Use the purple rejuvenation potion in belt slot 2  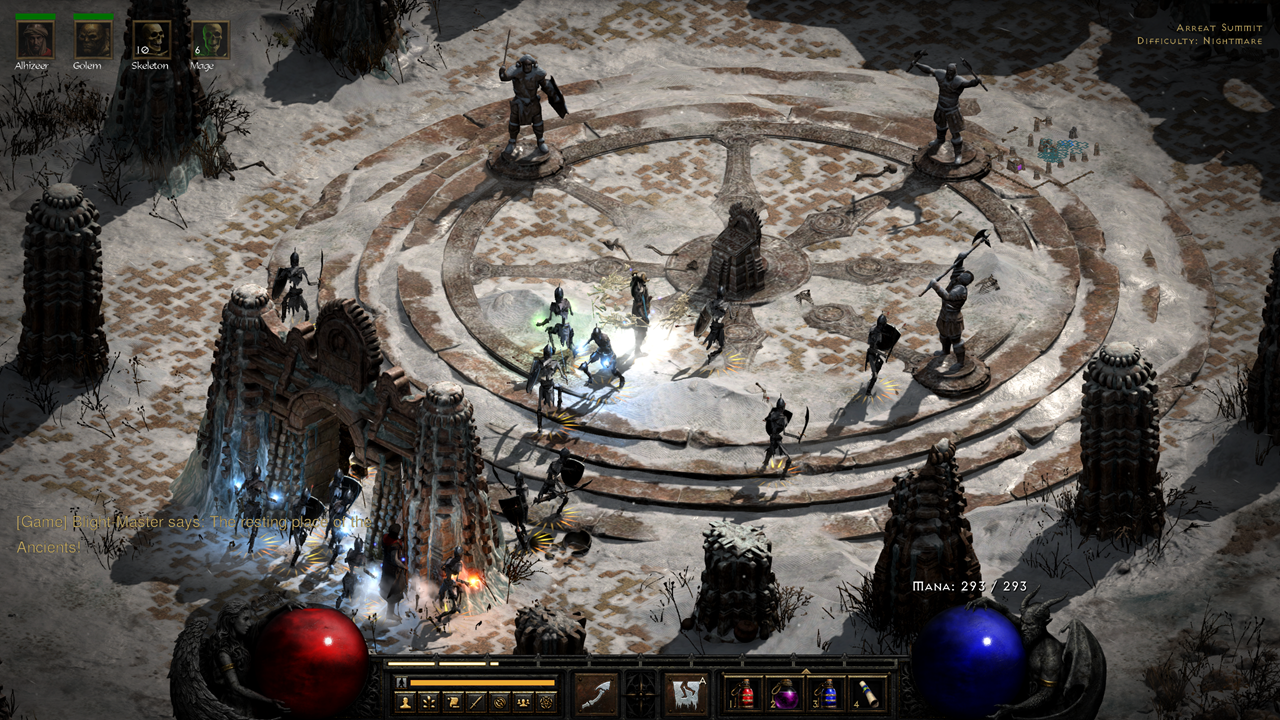[x=783, y=694]
